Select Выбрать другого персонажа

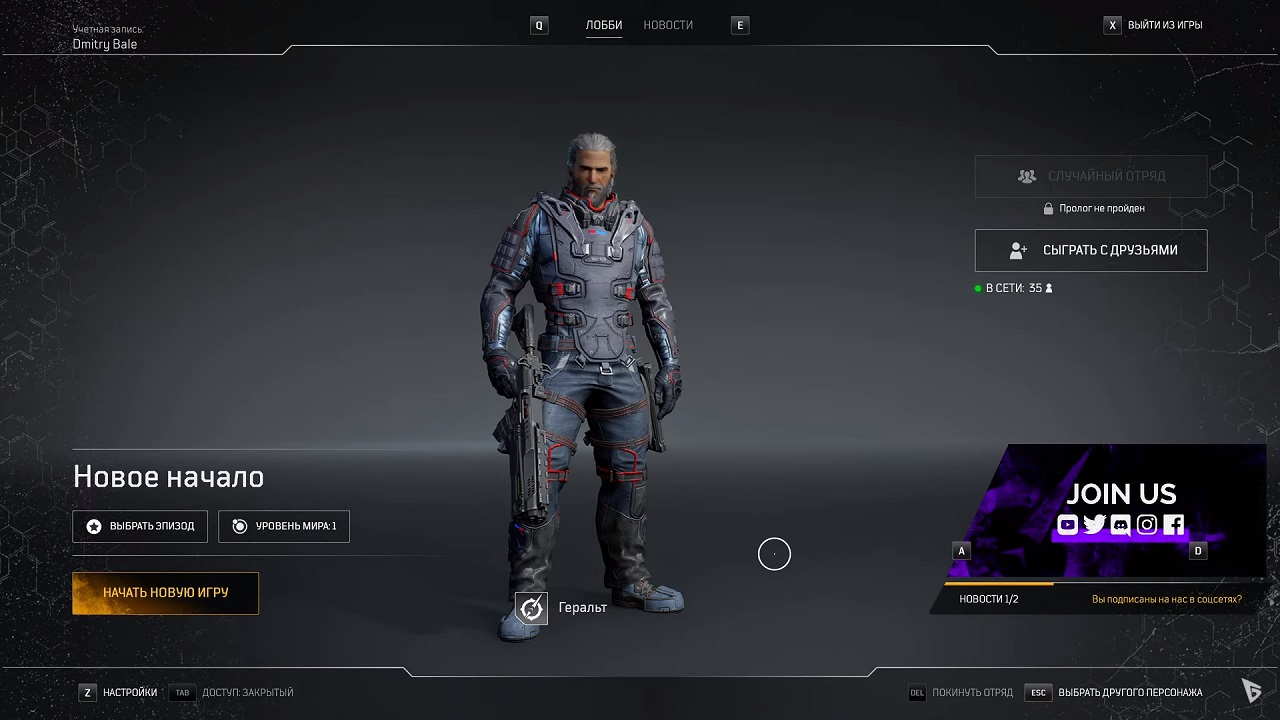(x=1129, y=692)
